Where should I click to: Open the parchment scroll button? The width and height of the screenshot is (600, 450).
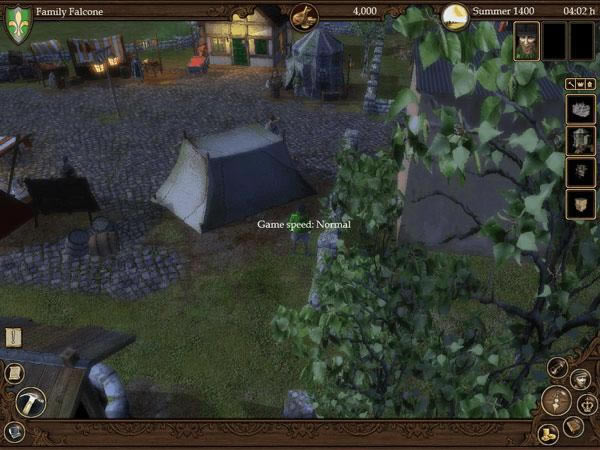(x=14, y=372)
